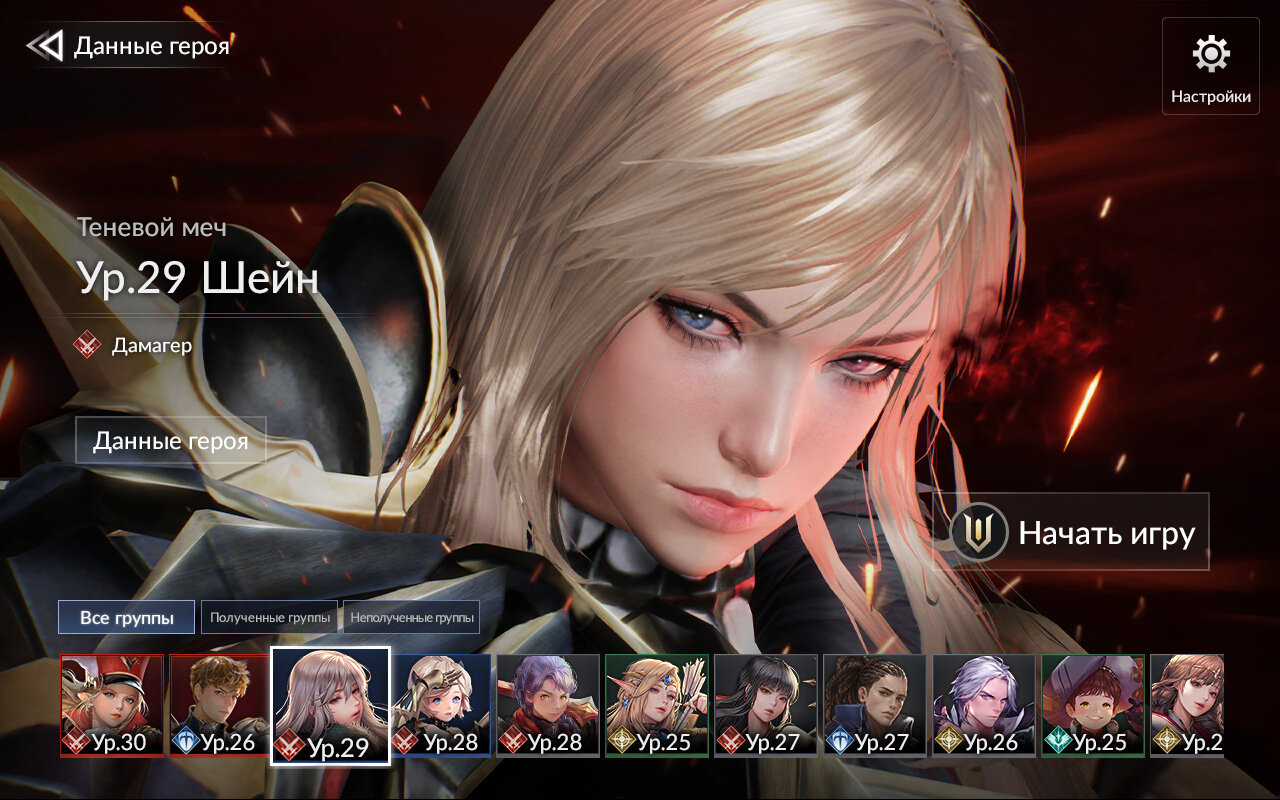Pick the braided-hair level 27 hero
This screenshot has height=800, width=1280.
coord(875,705)
